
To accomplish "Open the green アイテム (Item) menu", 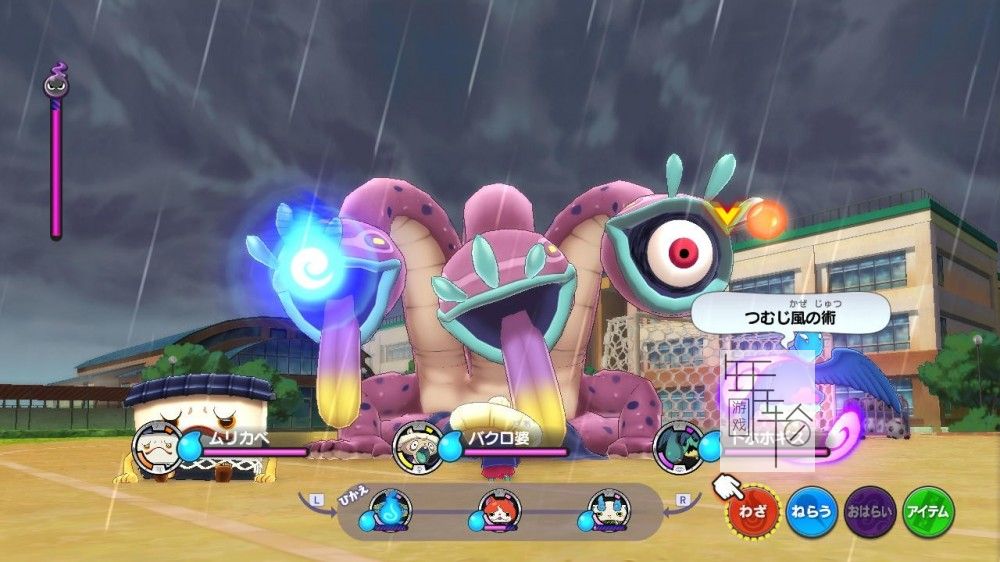I will [929, 511].
